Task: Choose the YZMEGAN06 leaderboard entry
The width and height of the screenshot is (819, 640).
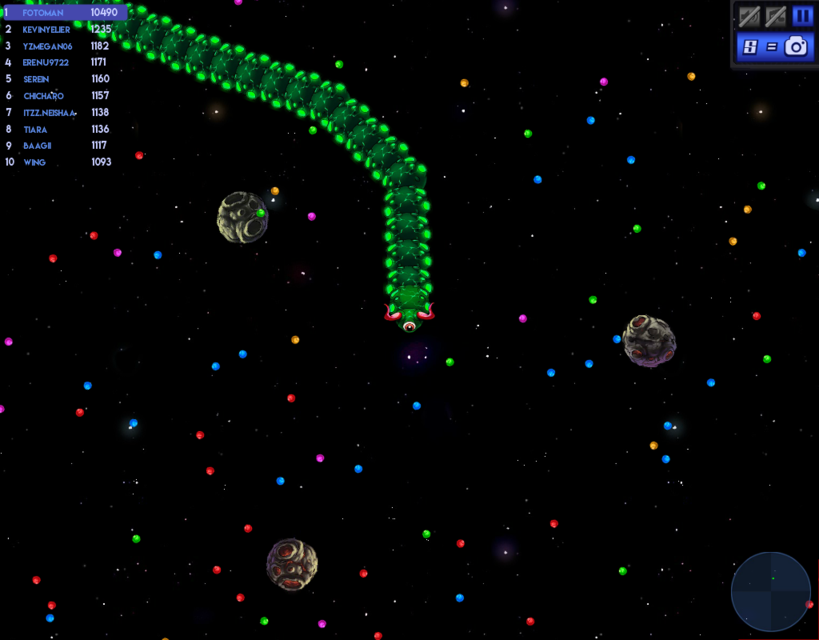Action: coord(60,46)
